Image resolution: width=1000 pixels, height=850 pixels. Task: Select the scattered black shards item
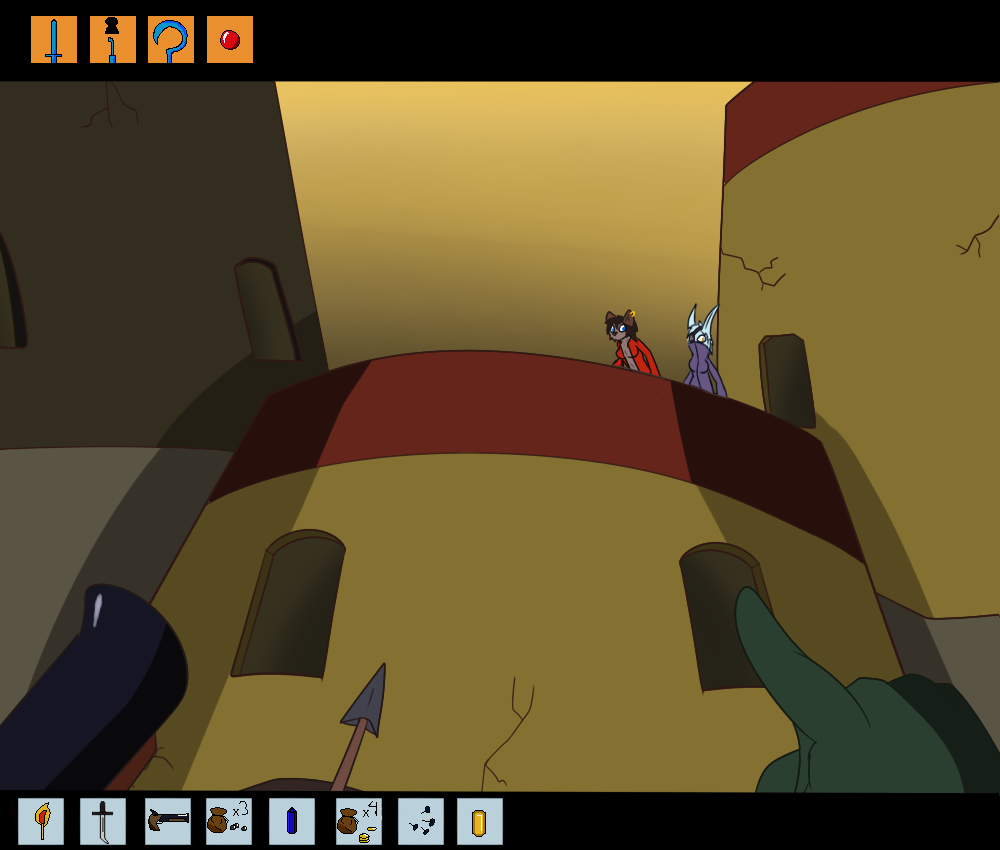421,821
